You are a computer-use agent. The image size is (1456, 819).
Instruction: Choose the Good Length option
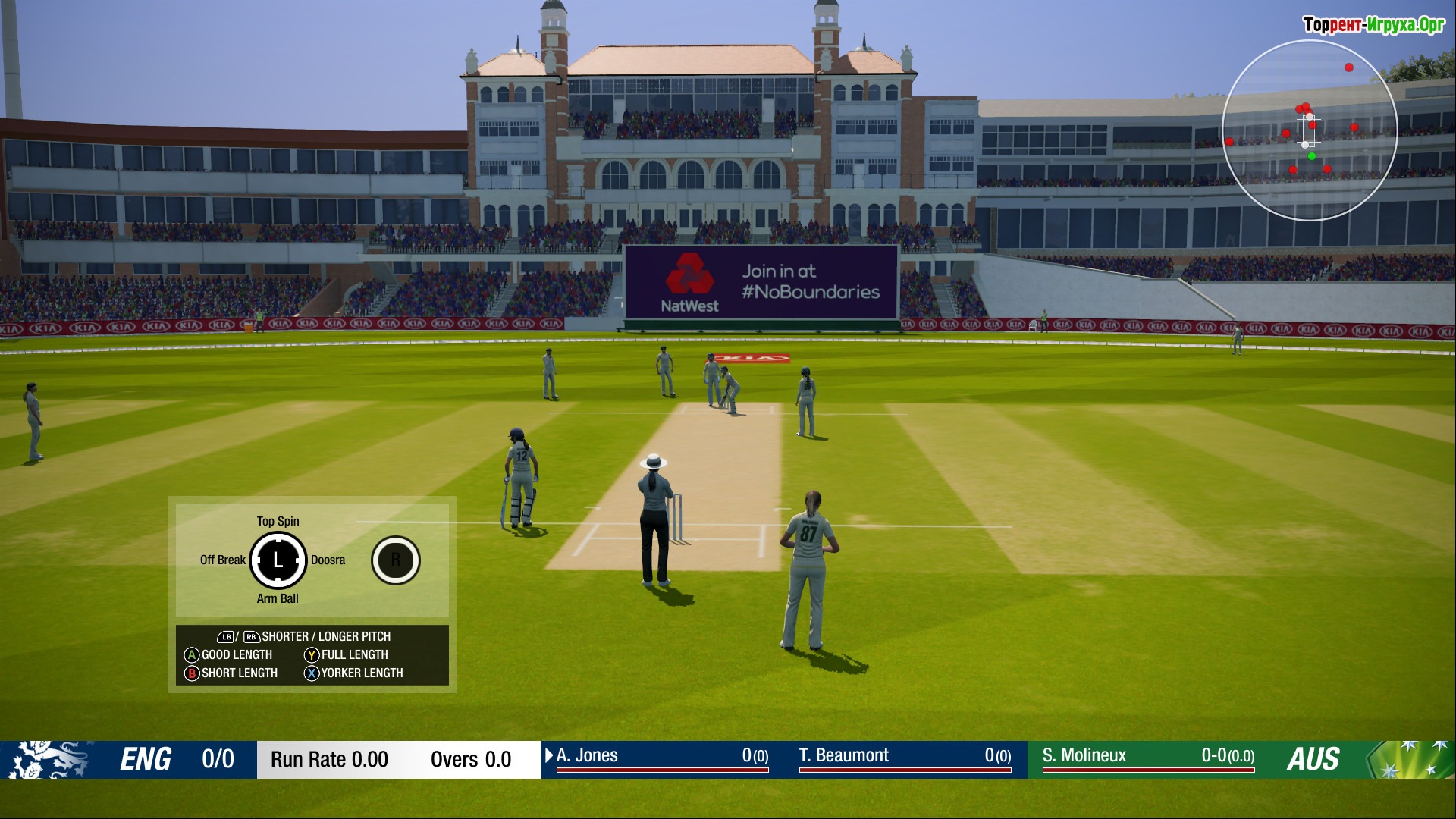tap(229, 654)
